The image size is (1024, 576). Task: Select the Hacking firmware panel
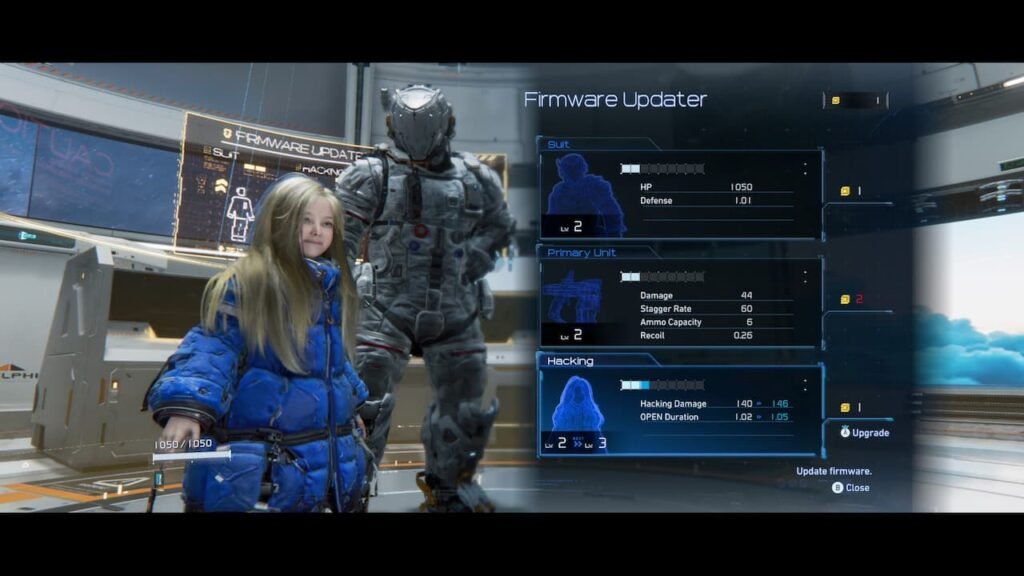pos(680,410)
